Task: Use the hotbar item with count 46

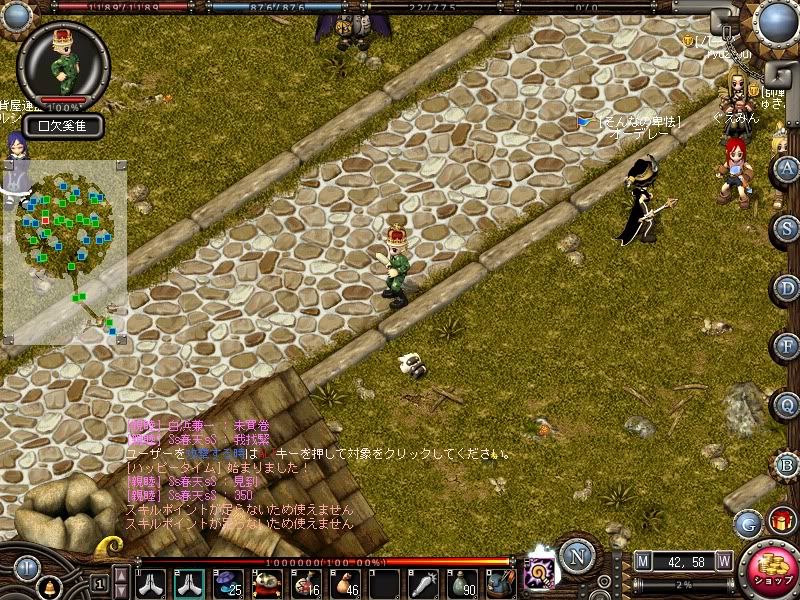Action: [x=343, y=583]
